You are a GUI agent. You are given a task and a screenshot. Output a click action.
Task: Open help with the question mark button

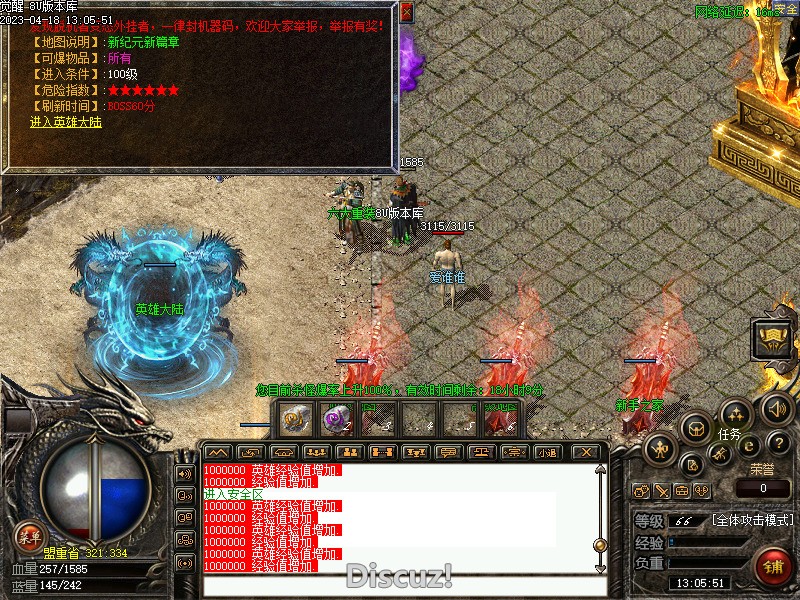pos(781,444)
